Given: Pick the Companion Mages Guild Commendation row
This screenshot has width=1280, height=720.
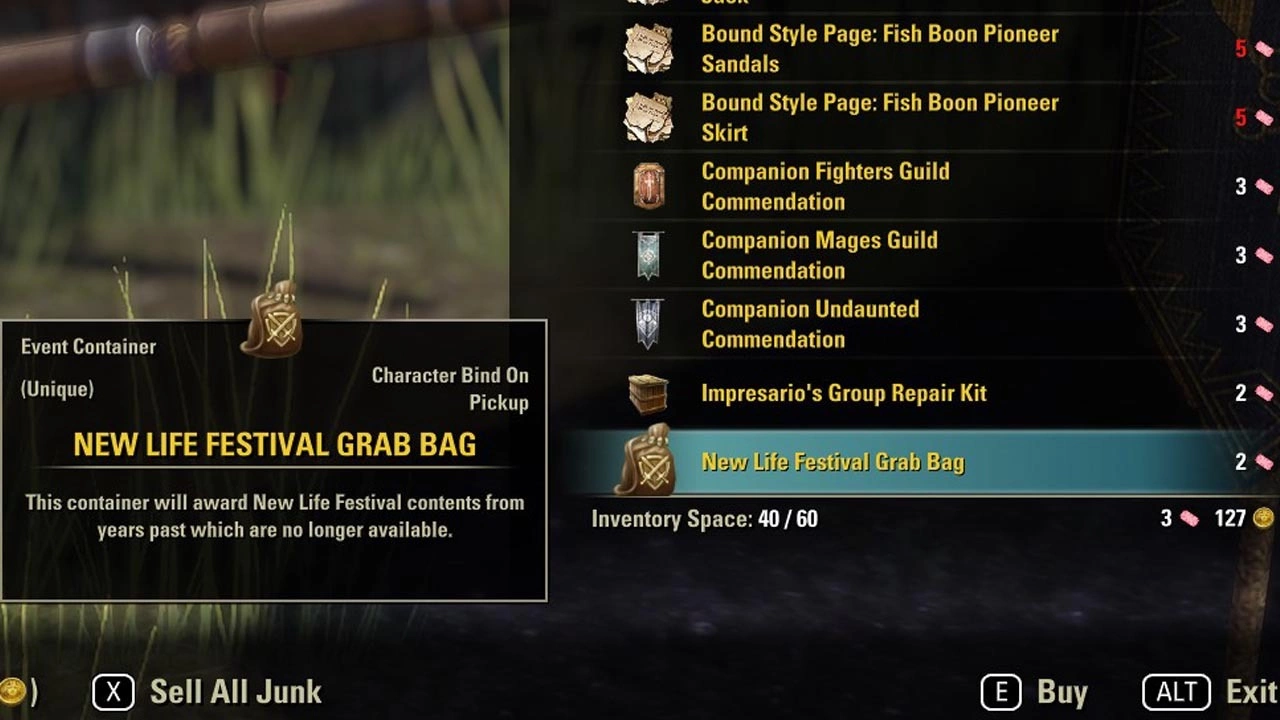Looking at the screenshot, I should [819, 255].
